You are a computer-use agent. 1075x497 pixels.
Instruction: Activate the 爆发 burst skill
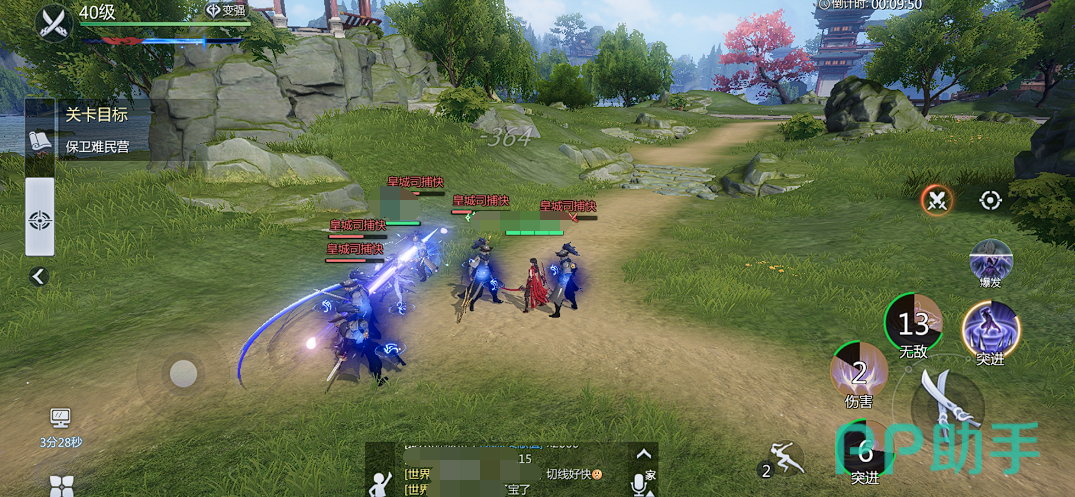[990, 262]
